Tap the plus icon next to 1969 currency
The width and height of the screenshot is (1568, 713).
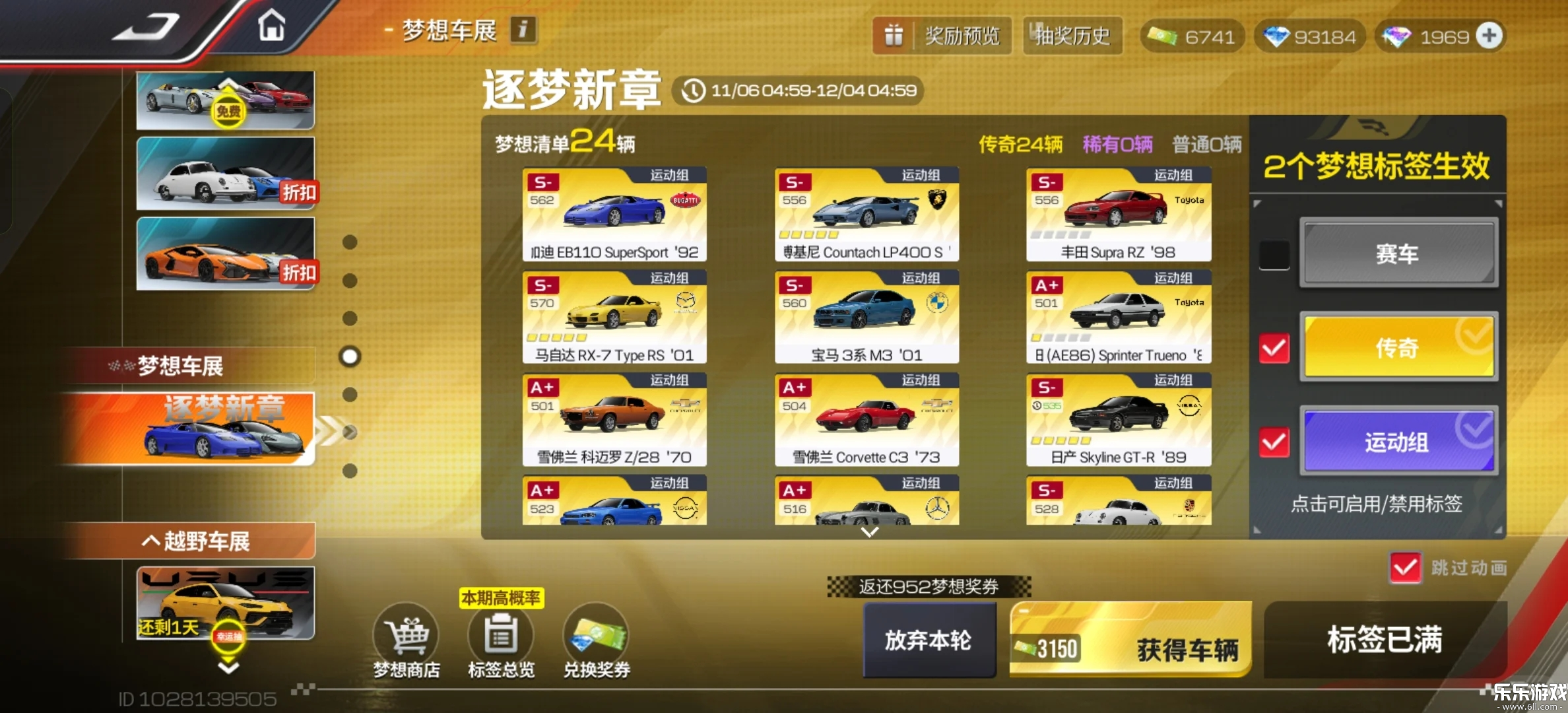(1489, 36)
